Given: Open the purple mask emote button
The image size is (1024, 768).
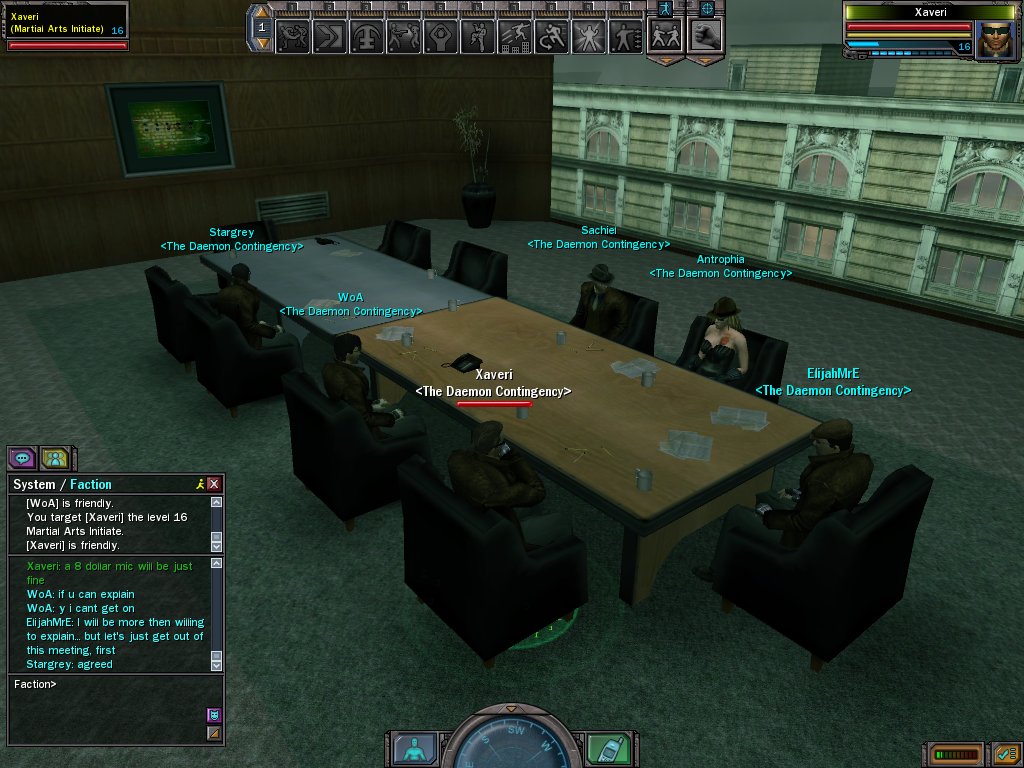Looking at the screenshot, I should point(213,714).
